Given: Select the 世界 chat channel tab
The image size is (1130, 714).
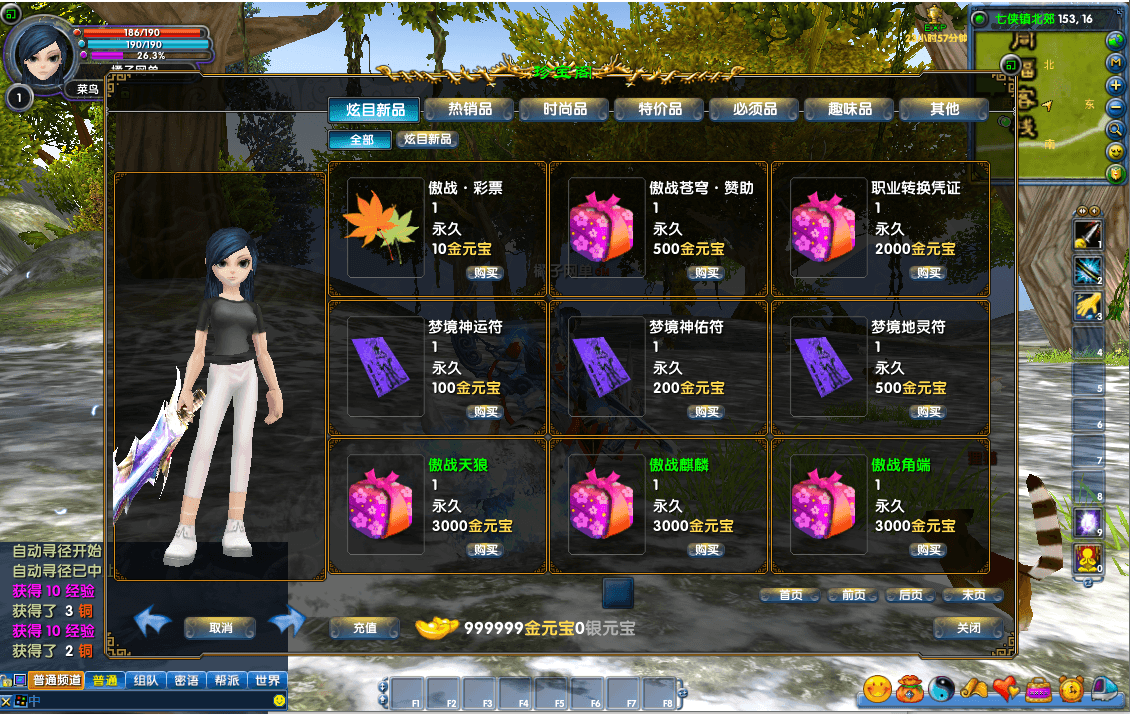Looking at the screenshot, I should [267, 680].
